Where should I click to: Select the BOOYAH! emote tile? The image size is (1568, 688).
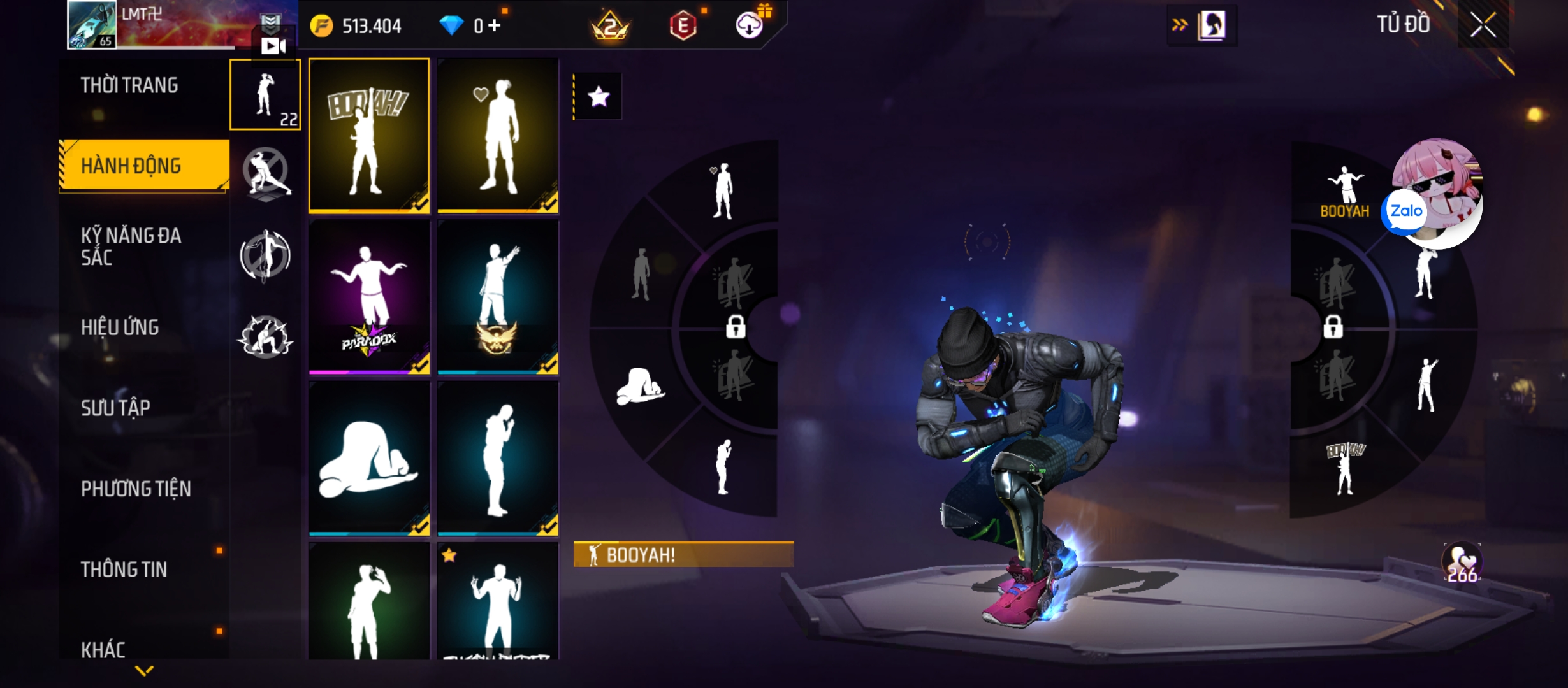[x=369, y=135]
